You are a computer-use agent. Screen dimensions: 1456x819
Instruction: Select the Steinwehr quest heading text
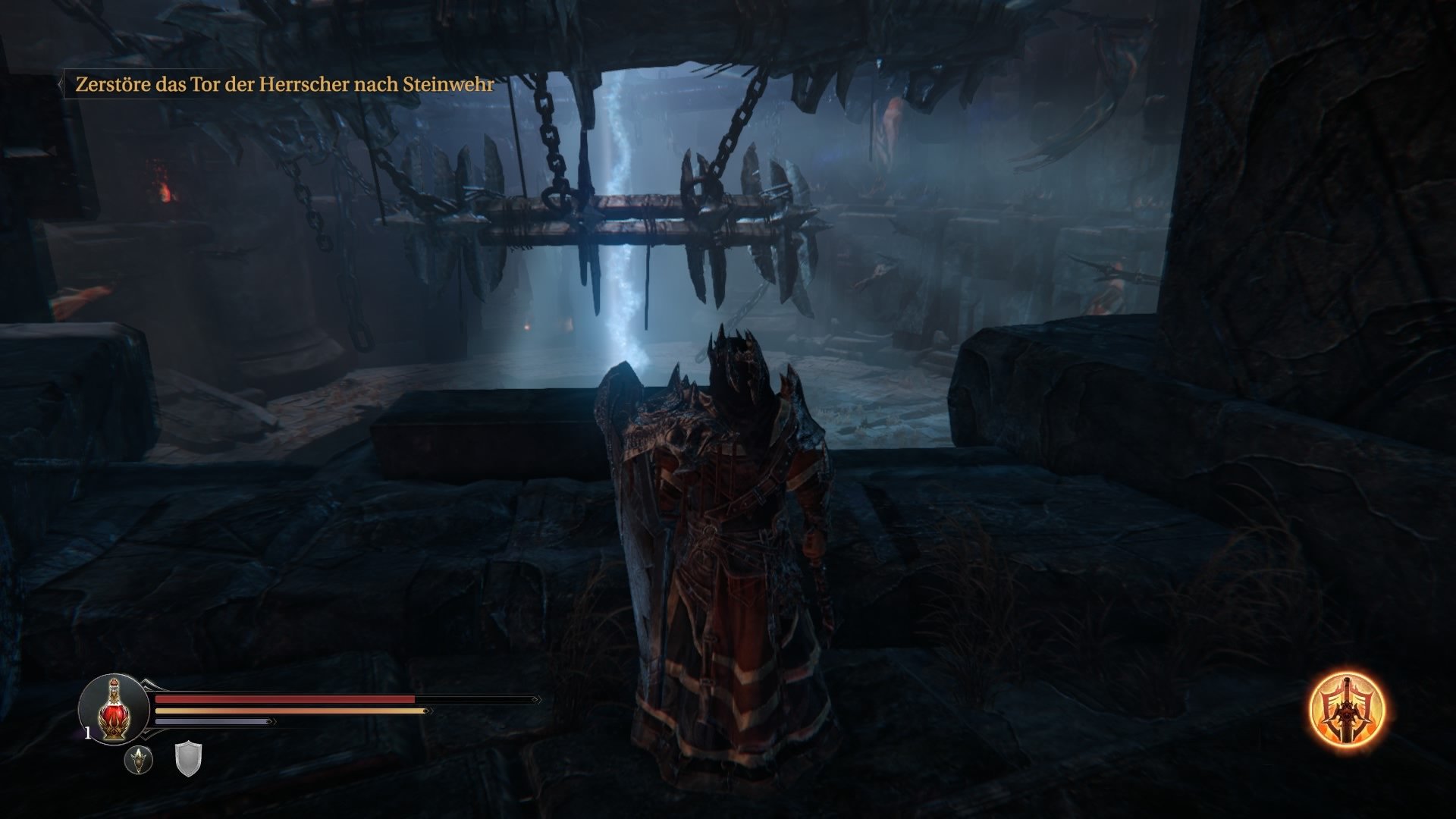[x=447, y=86]
